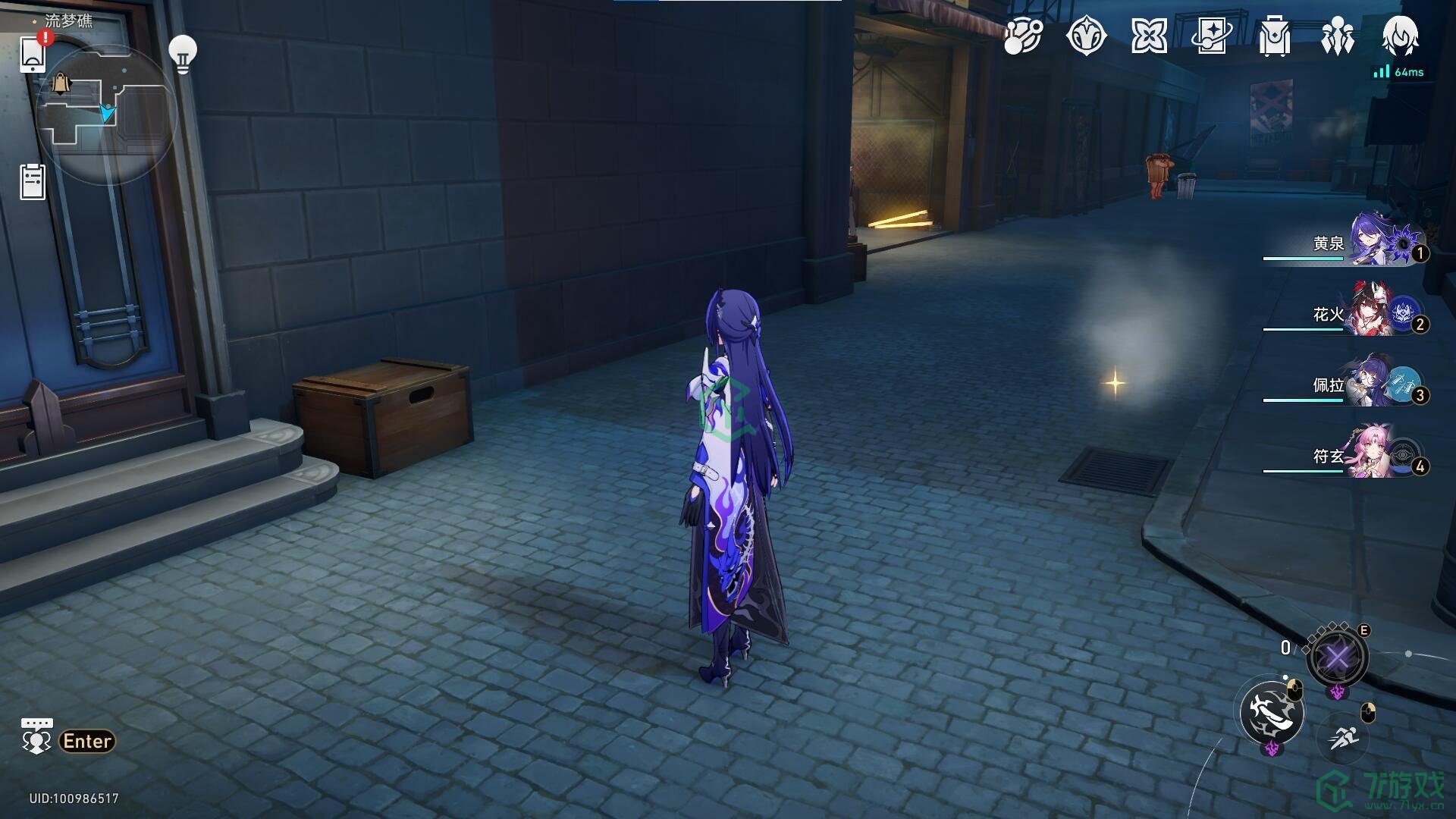Open the chat speech-bubble icon
Image resolution: width=1456 pixels, height=819 pixels.
coord(36,736)
